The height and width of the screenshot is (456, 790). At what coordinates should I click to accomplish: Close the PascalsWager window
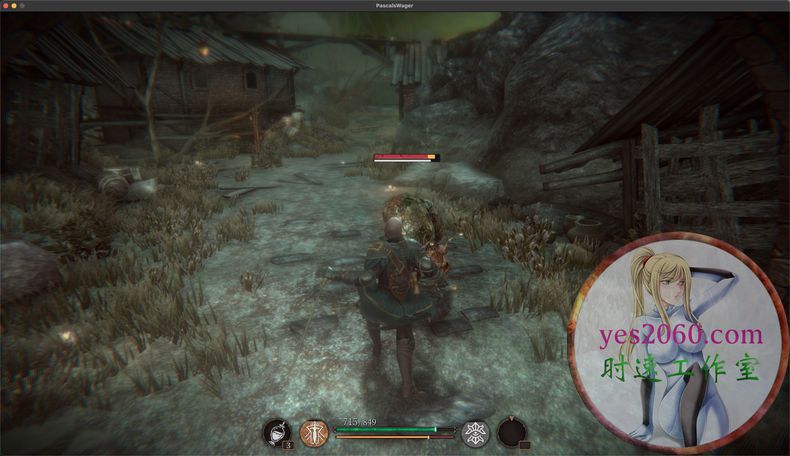tap(6, 6)
